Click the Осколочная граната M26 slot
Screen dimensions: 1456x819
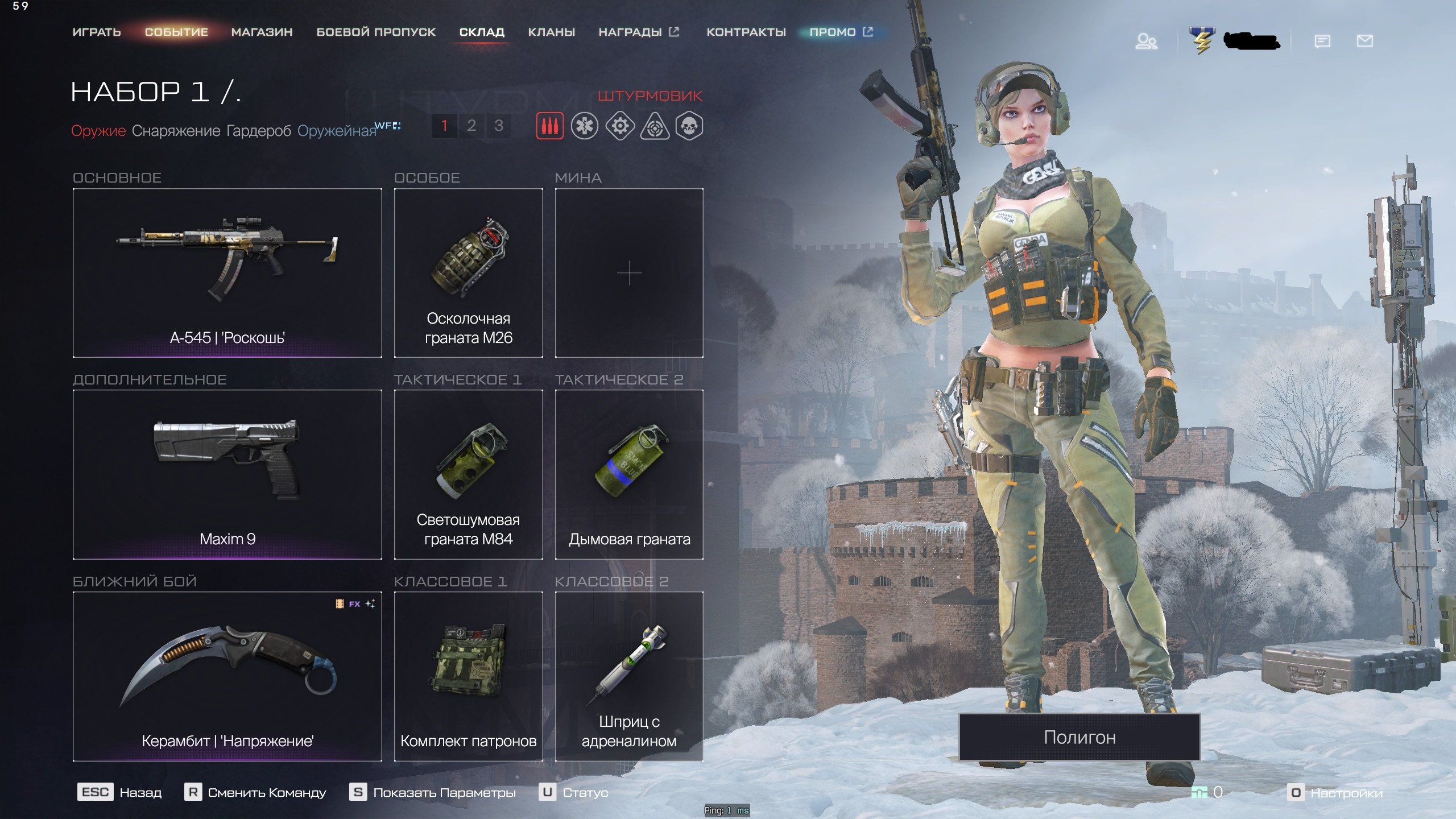(x=468, y=272)
